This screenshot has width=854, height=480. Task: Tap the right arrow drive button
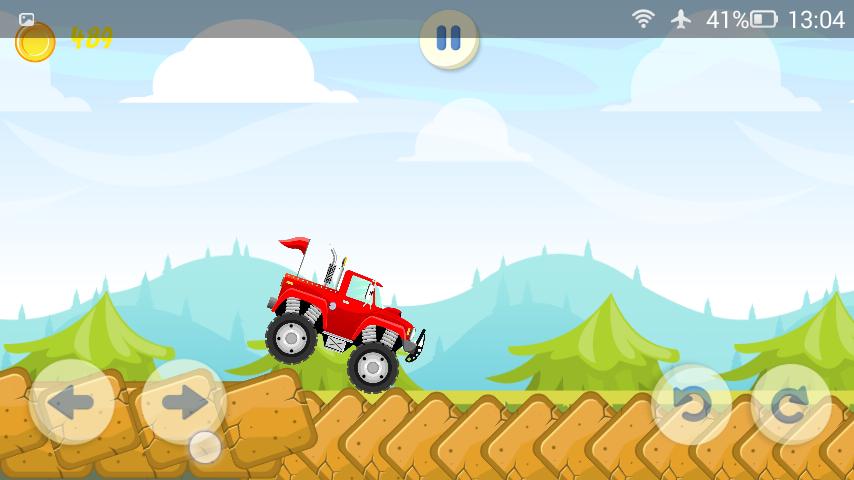coord(183,402)
